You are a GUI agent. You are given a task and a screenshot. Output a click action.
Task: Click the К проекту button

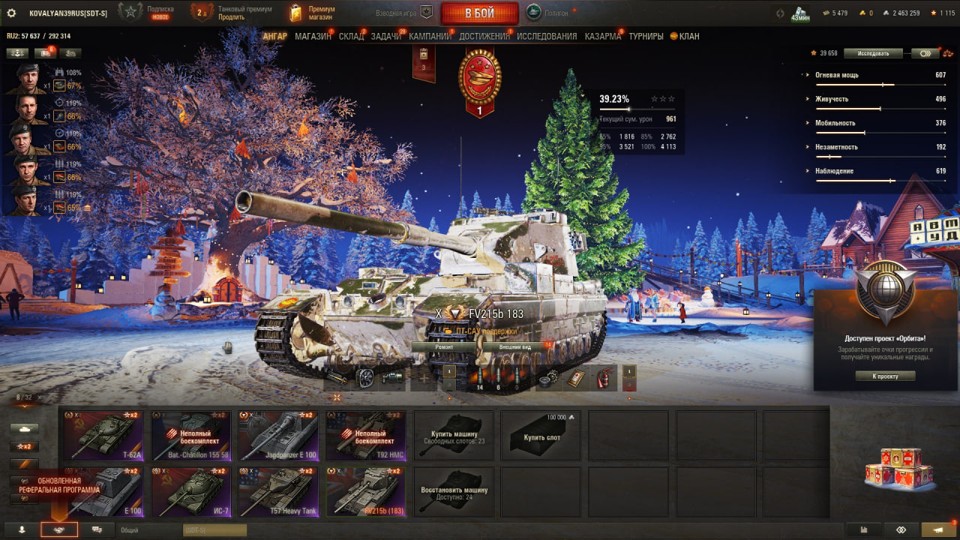tap(885, 376)
